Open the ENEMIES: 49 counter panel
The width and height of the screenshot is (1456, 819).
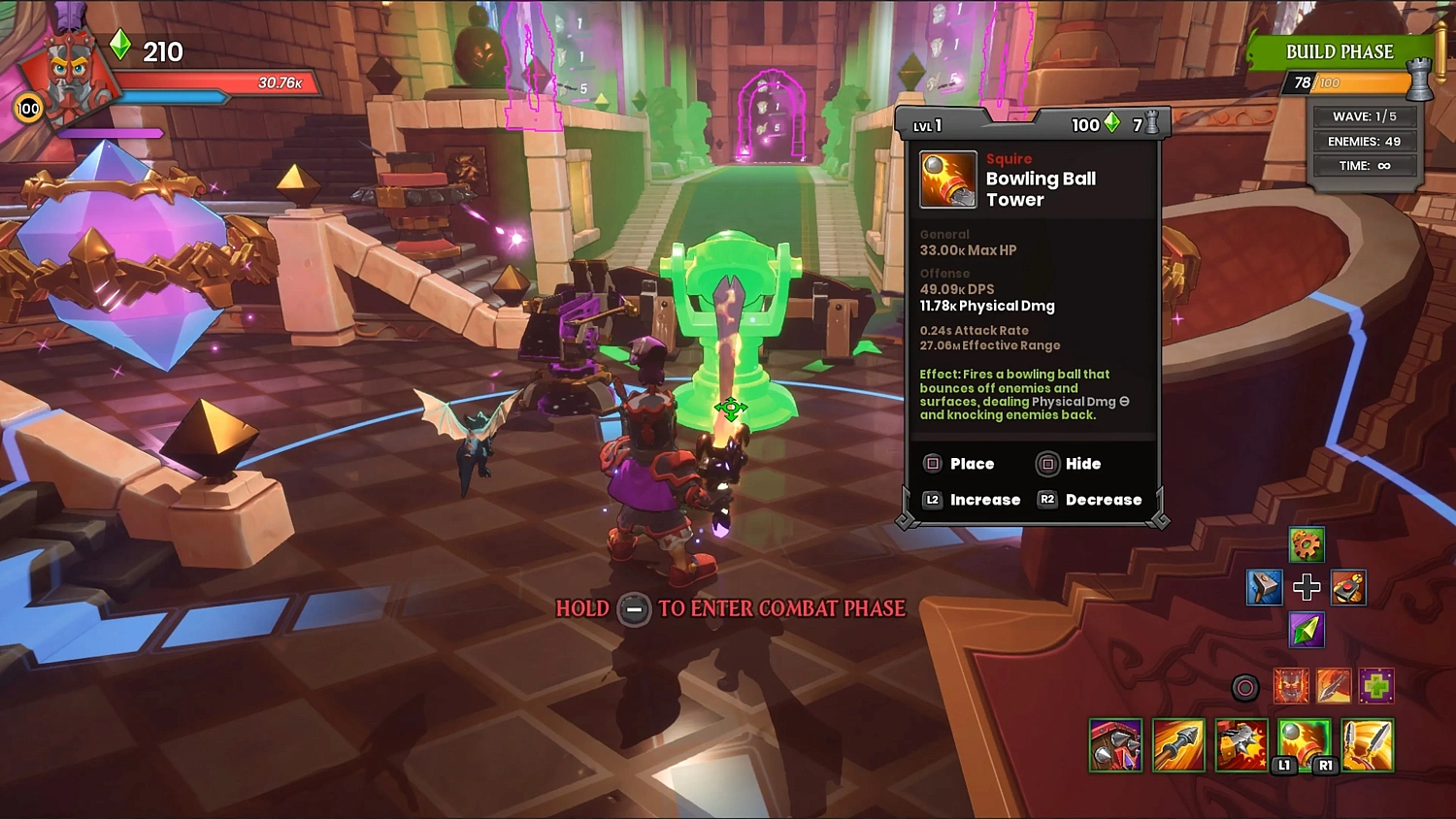point(1364,141)
